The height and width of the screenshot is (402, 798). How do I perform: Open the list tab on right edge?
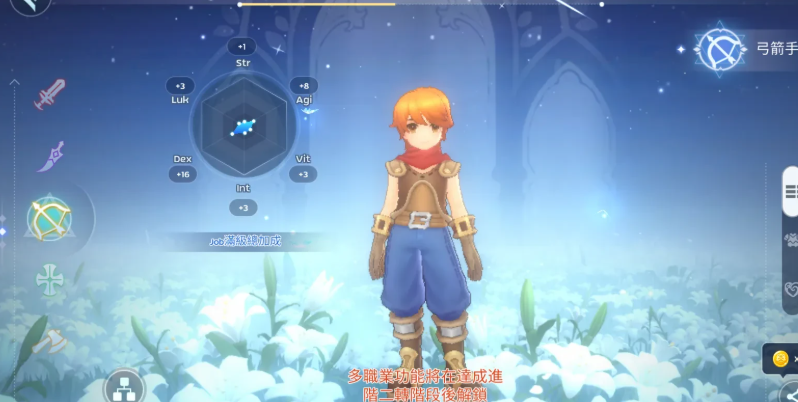click(790, 190)
